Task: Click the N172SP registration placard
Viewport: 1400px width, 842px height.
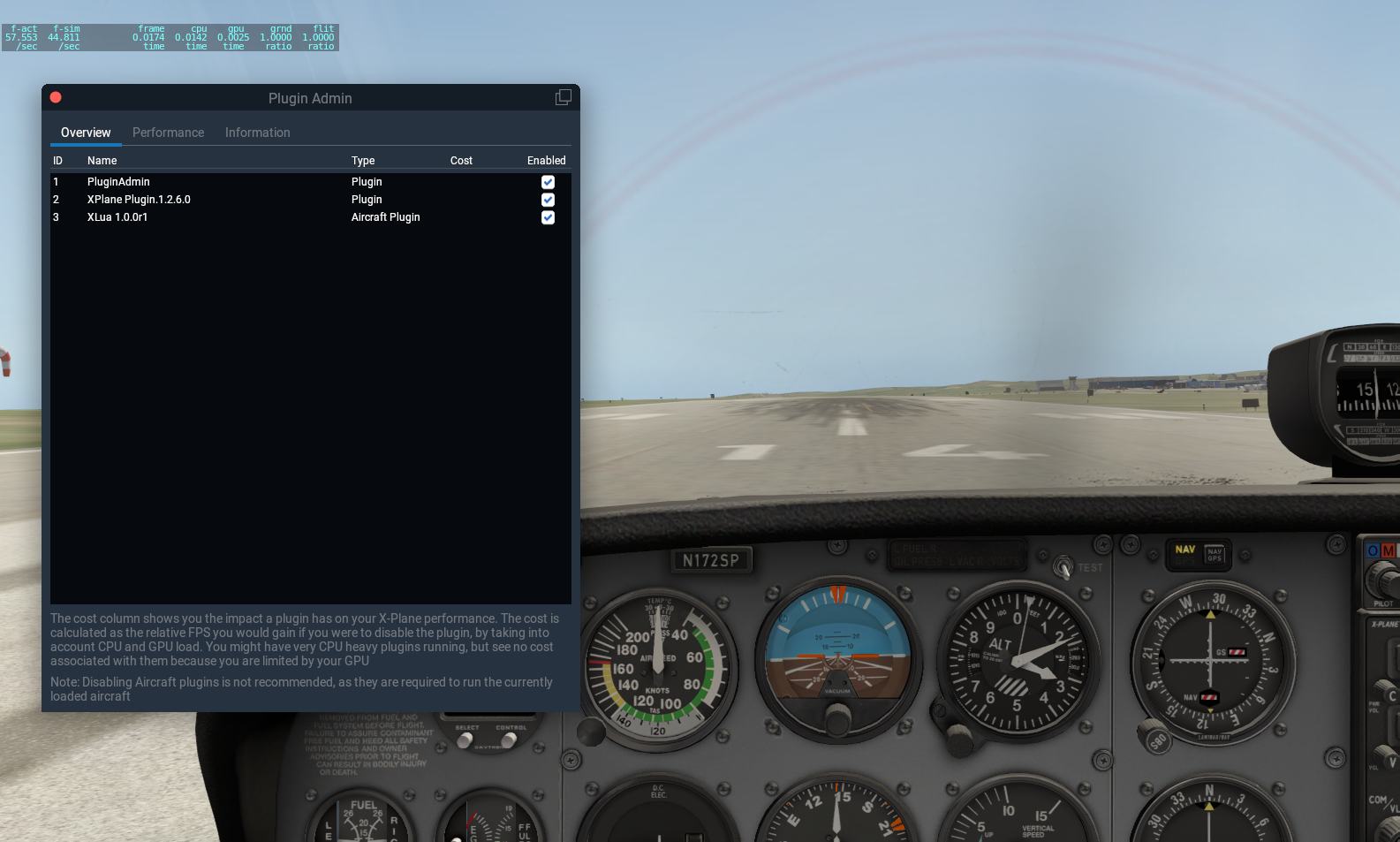Action: [x=712, y=559]
